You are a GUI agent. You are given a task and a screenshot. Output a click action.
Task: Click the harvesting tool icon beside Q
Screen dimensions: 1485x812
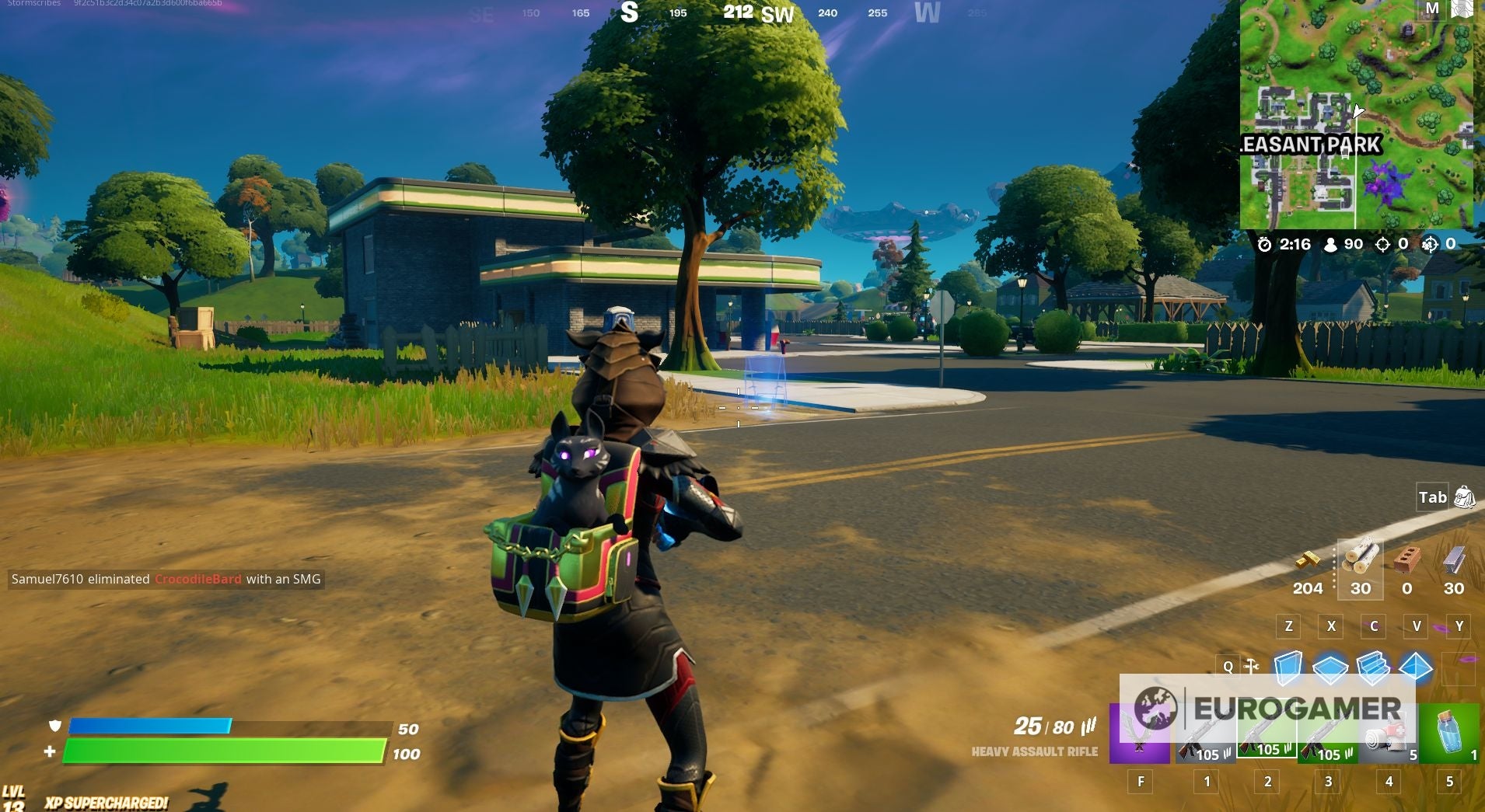click(1251, 667)
